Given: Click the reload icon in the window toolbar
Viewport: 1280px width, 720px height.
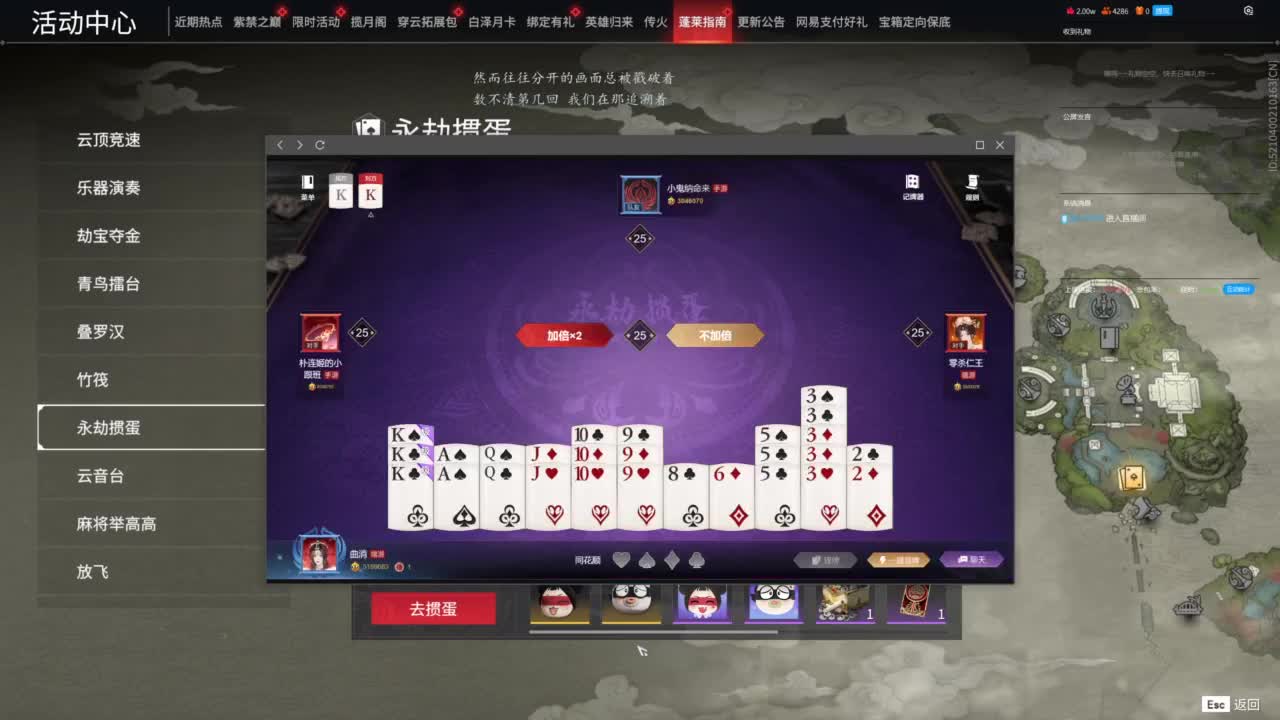Looking at the screenshot, I should (320, 145).
